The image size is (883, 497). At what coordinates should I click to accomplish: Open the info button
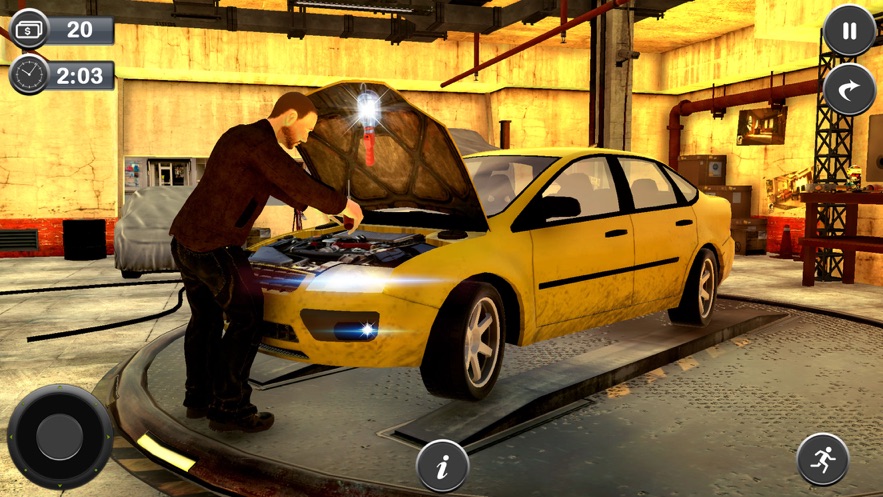point(442,465)
